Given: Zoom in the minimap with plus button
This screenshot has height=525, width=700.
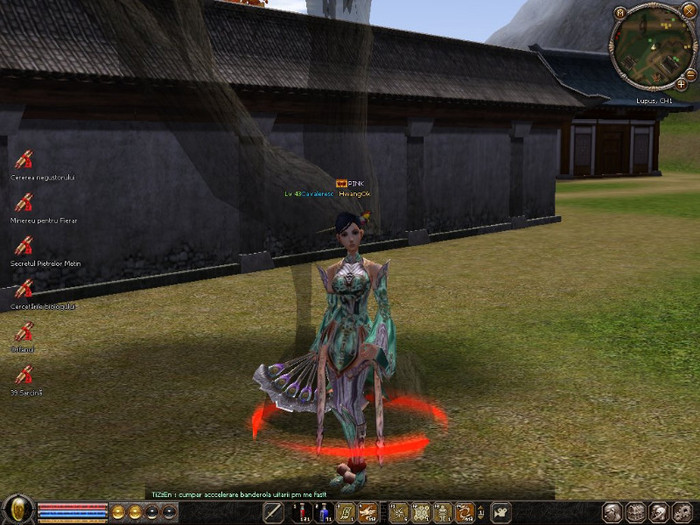Looking at the screenshot, I should (x=682, y=85).
